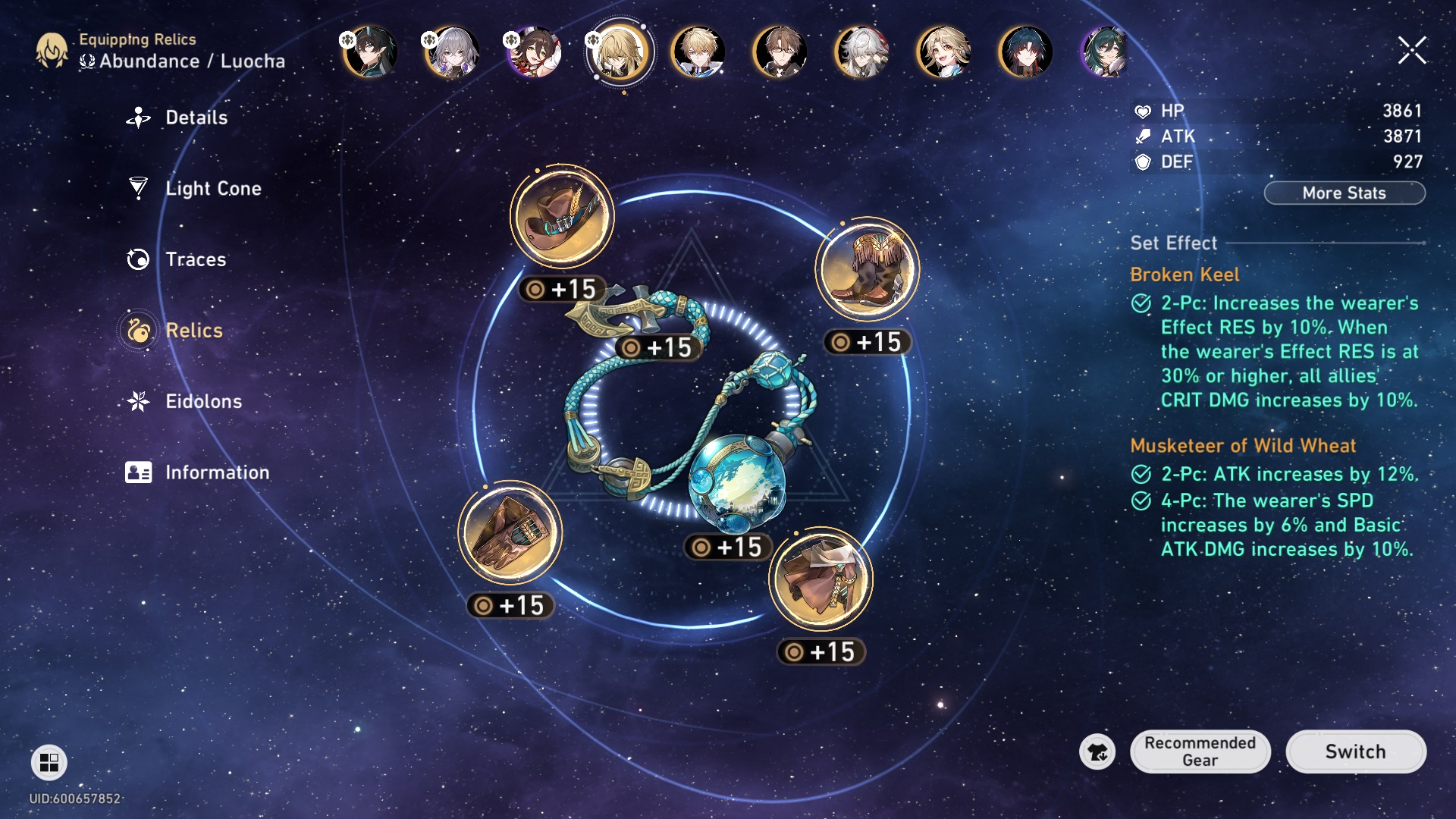Open Recommended Gear
This screenshot has height=819, width=1456.
(1200, 752)
